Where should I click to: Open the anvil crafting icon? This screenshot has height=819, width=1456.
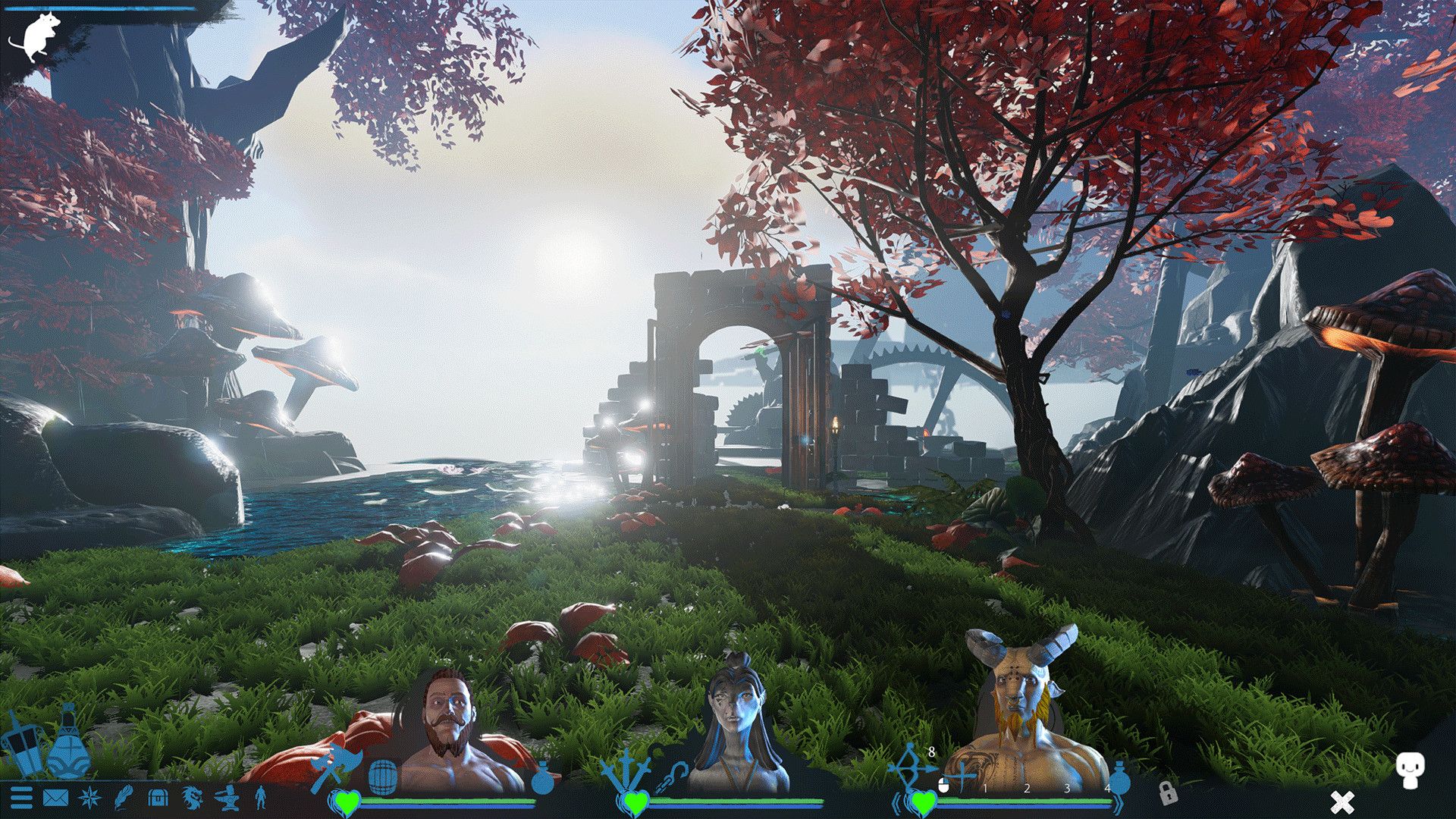click(x=227, y=798)
